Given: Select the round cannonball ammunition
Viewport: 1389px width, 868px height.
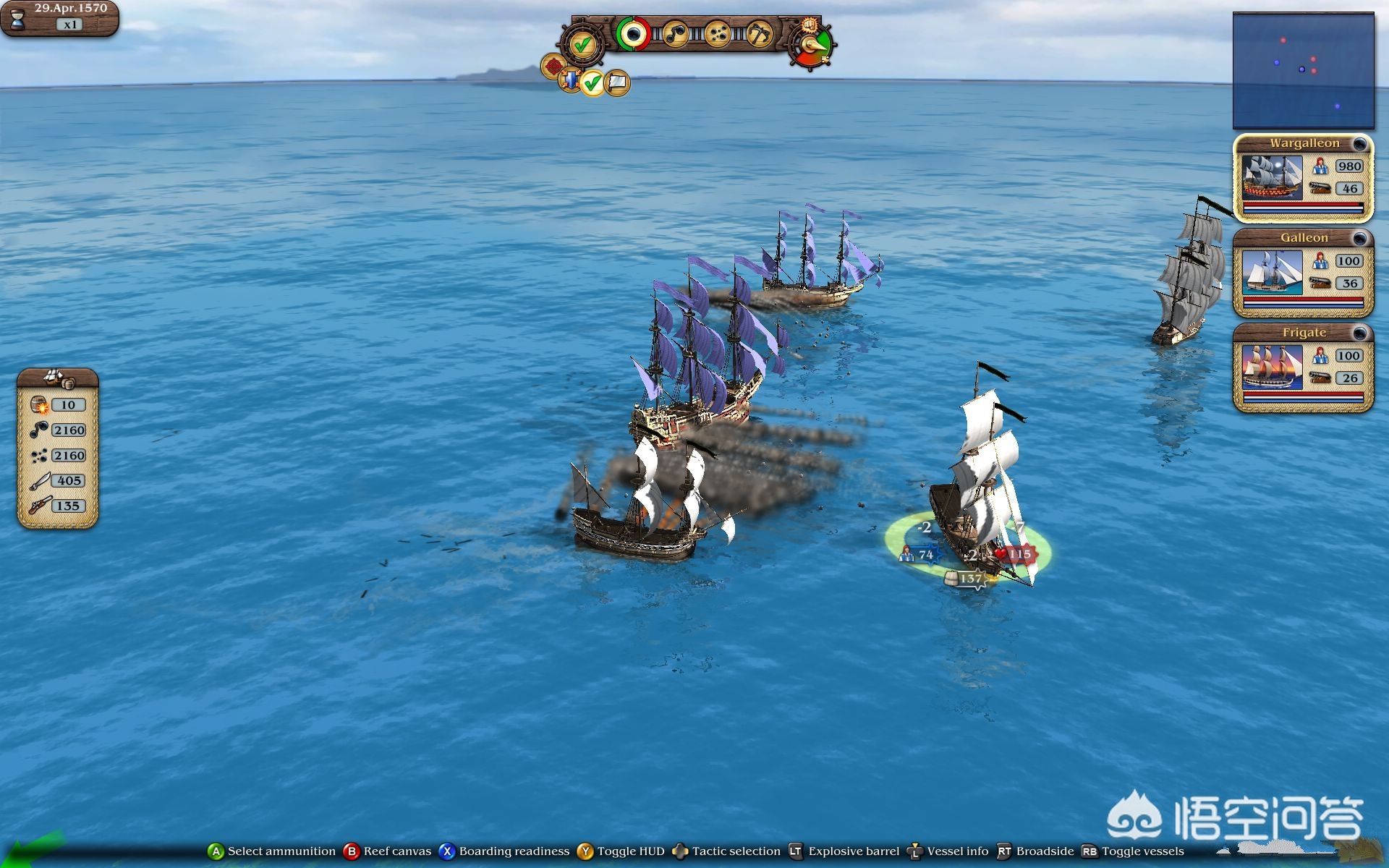Looking at the screenshot, I should click(x=634, y=33).
